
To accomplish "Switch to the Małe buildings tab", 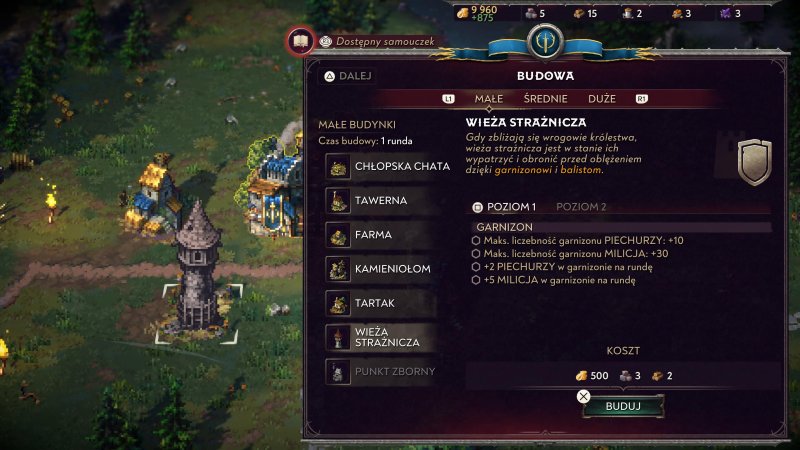I will [487, 99].
